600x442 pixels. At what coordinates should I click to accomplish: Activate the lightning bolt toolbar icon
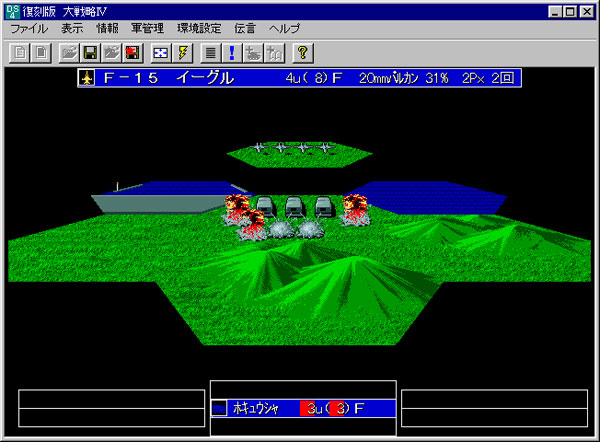point(182,52)
